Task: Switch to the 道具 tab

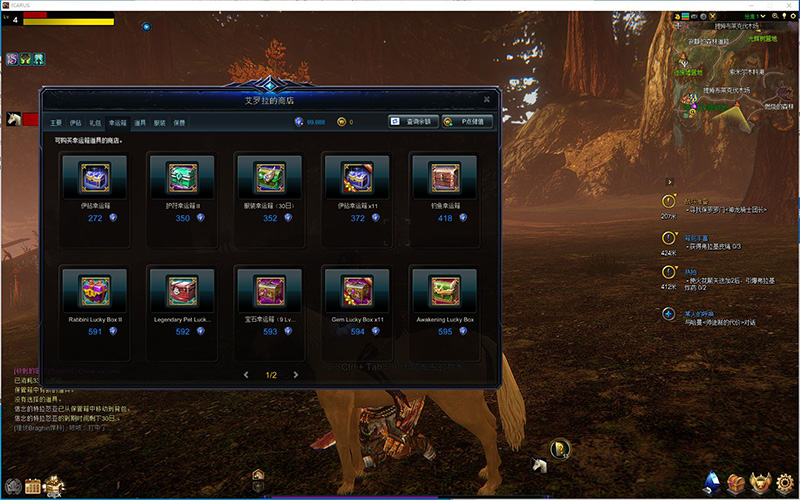Action: point(140,122)
